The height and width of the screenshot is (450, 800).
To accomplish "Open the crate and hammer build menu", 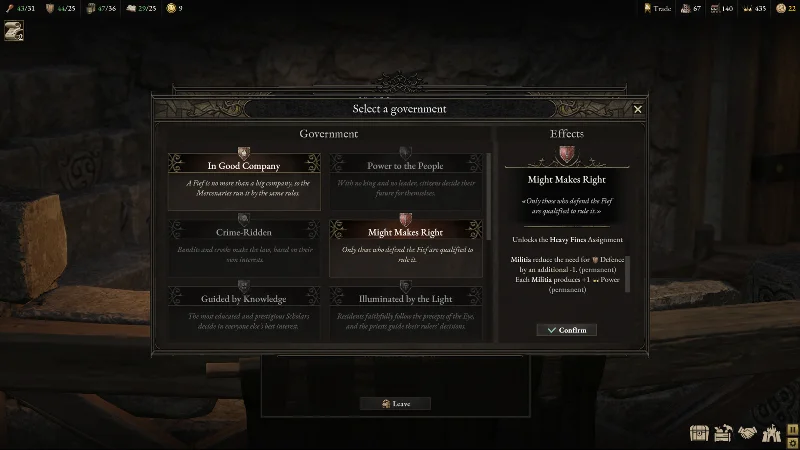I will [723, 434].
